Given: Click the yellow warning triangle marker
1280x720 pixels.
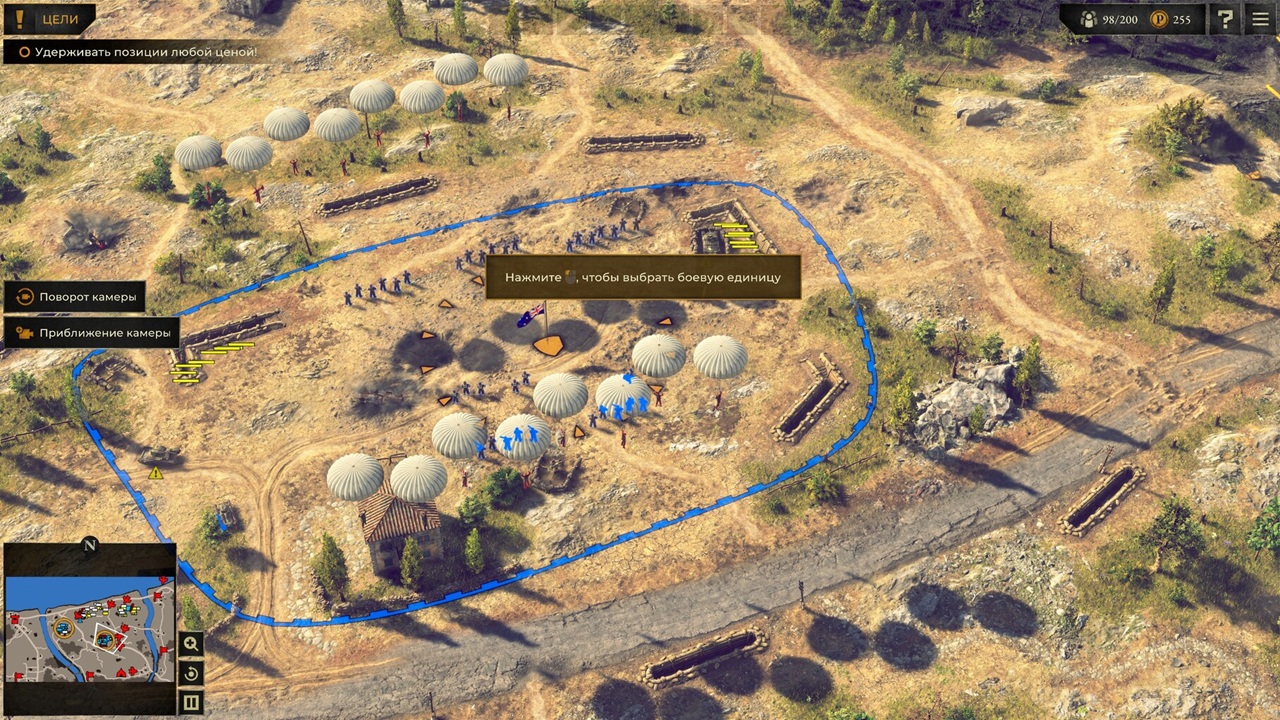Looking at the screenshot, I should pyautogui.click(x=156, y=473).
